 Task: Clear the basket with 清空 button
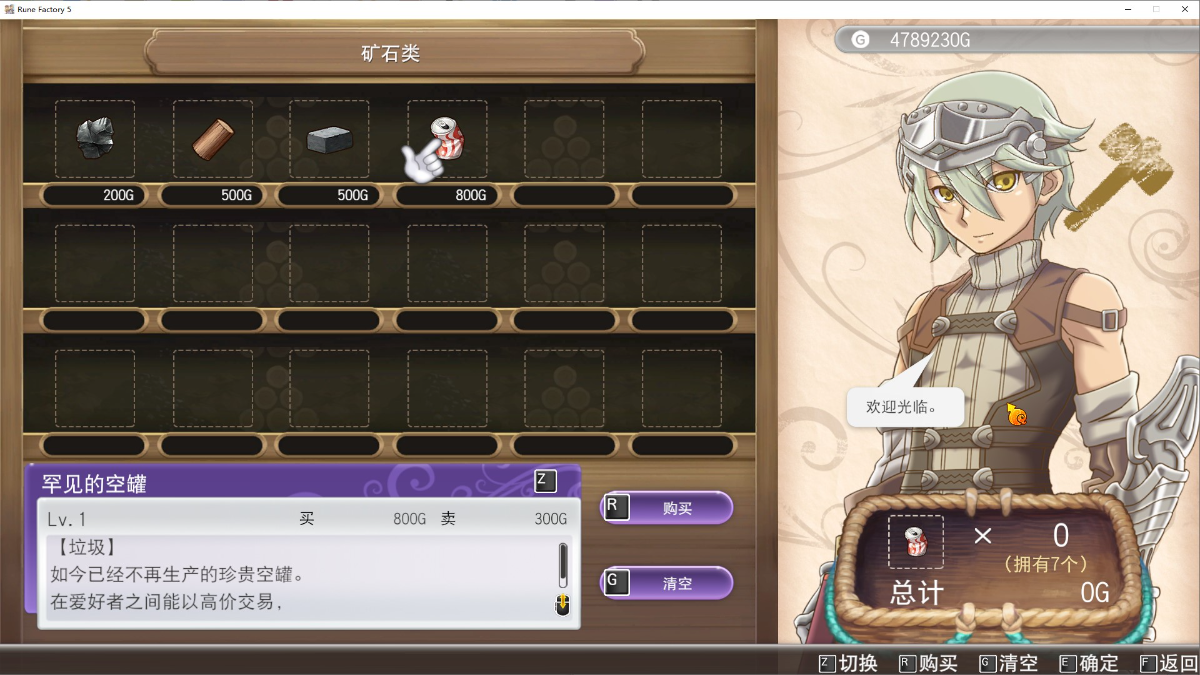point(667,583)
